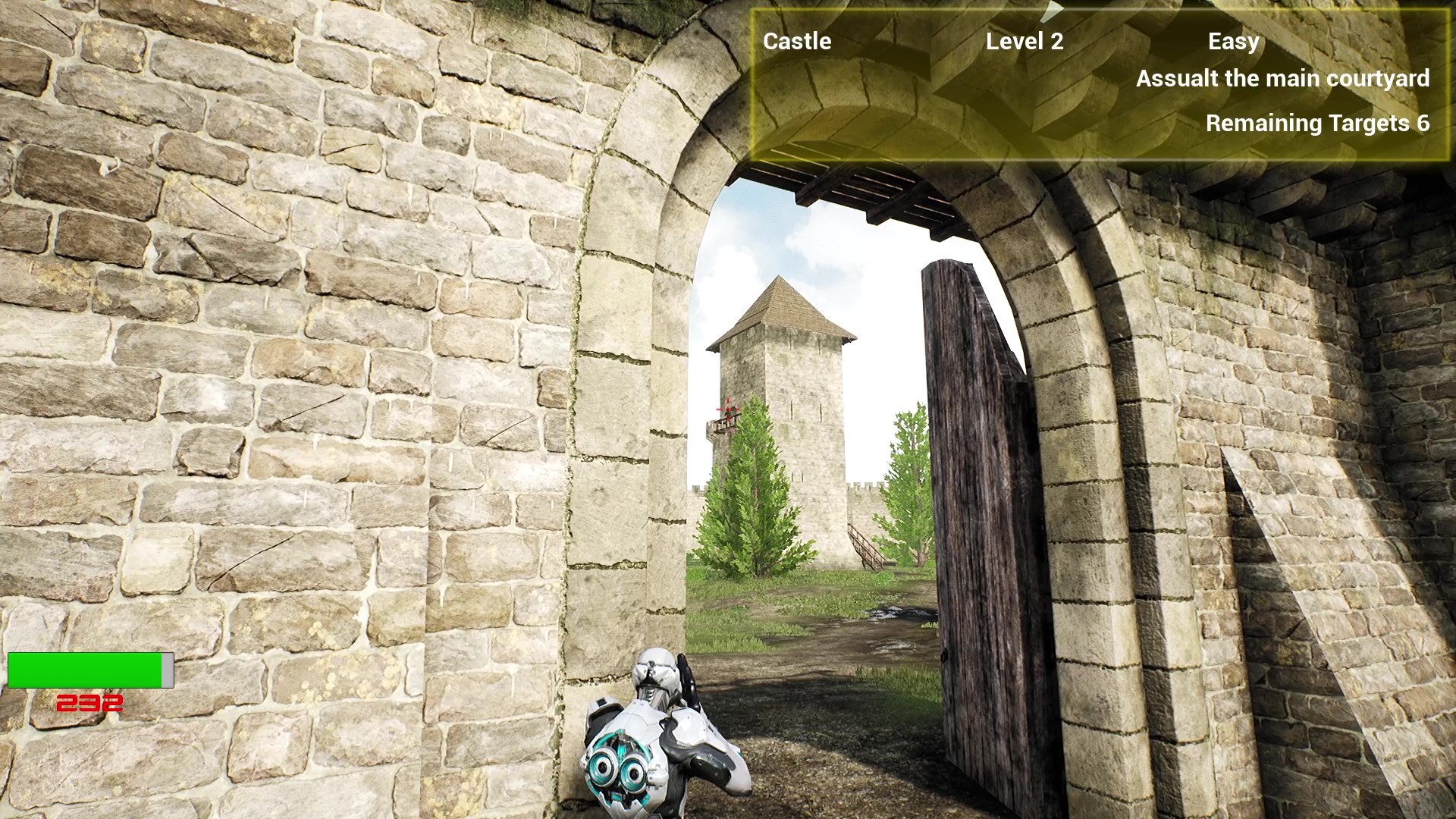Image resolution: width=1456 pixels, height=819 pixels.
Task: Select the Level 2 HUD entry
Action: (1025, 42)
